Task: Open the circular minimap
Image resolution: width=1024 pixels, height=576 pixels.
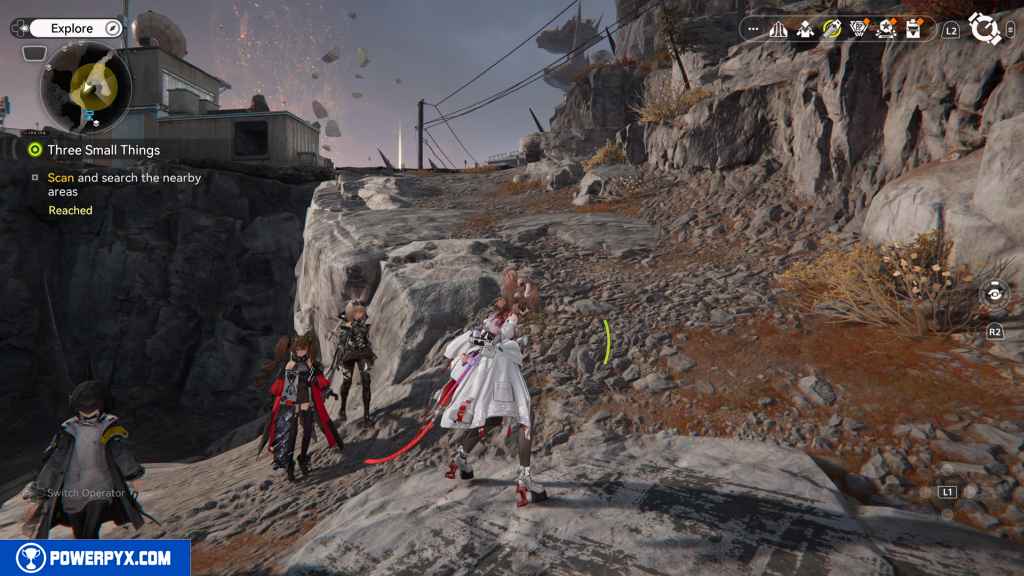Action: tap(86, 89)
